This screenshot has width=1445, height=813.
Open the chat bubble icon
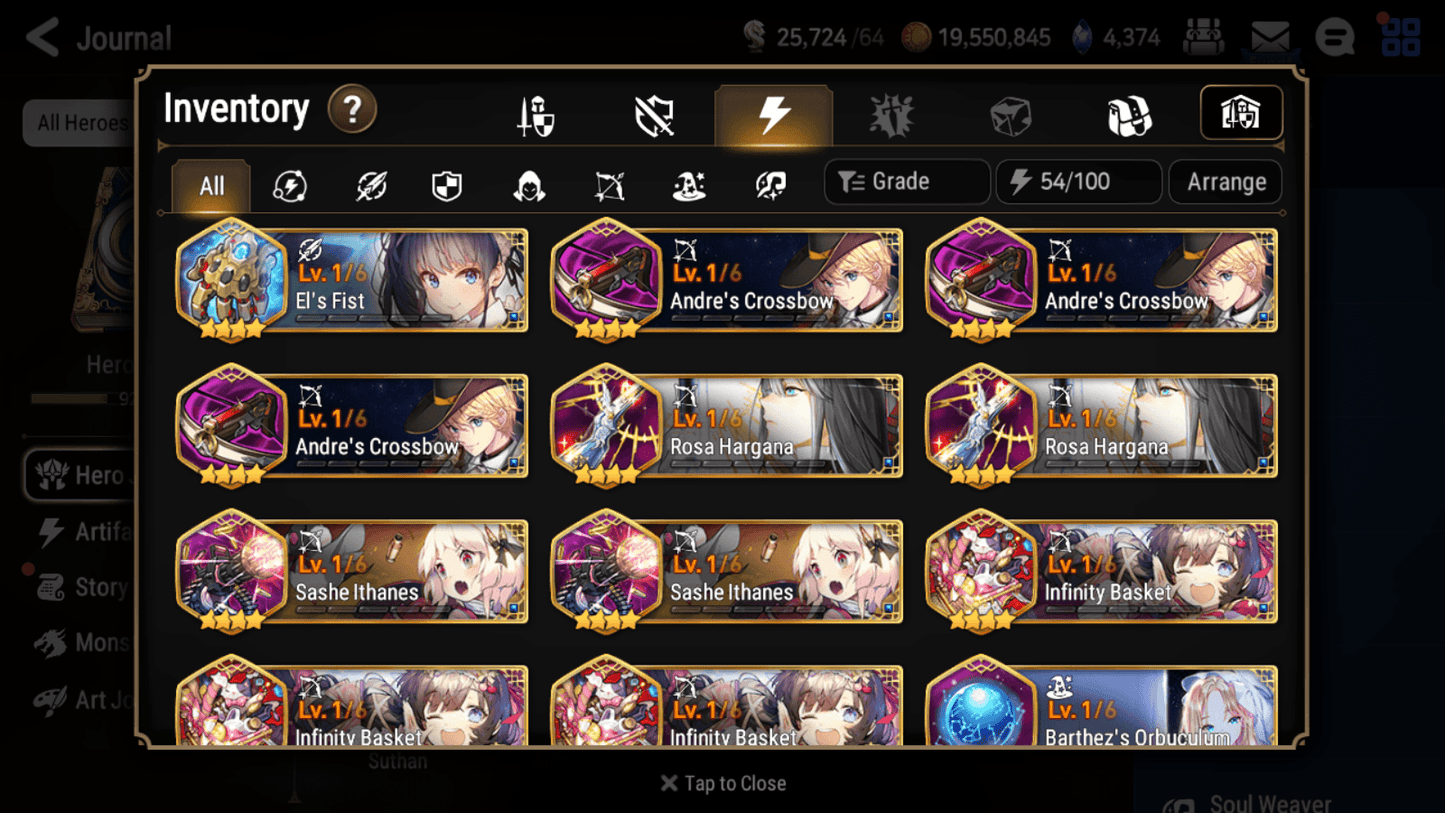(1334, 37)
